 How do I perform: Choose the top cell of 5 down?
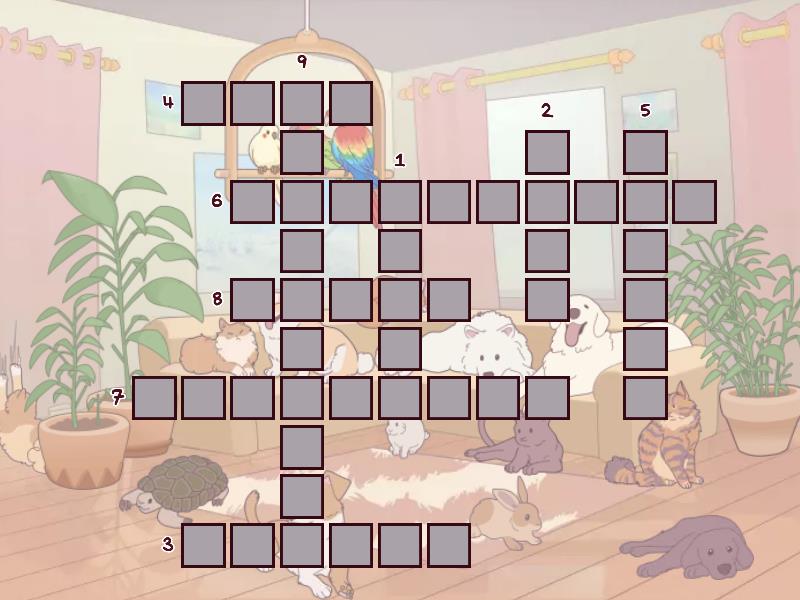point(645,152)
